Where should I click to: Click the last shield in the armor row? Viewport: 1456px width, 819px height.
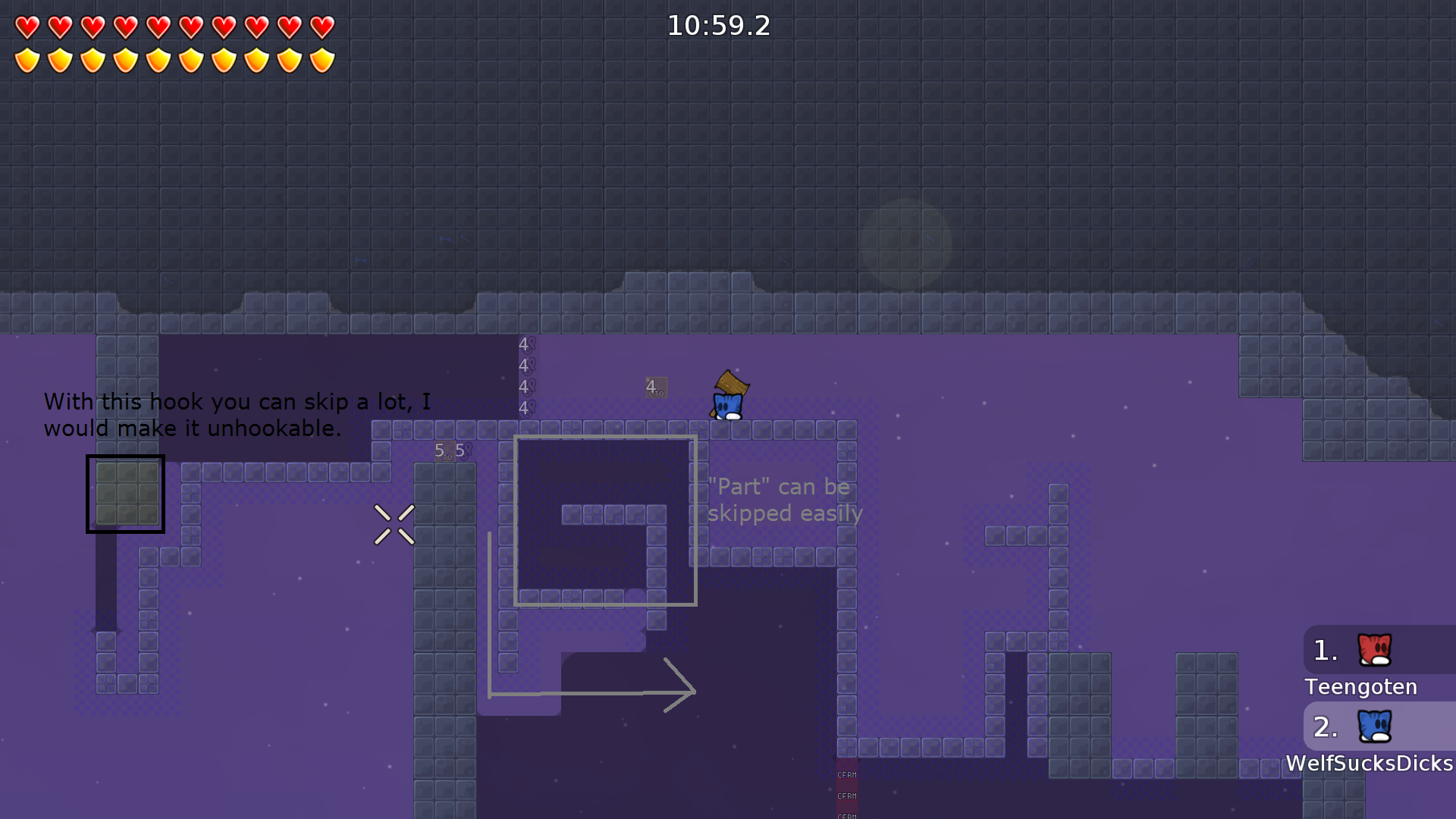tap(323, 58)
